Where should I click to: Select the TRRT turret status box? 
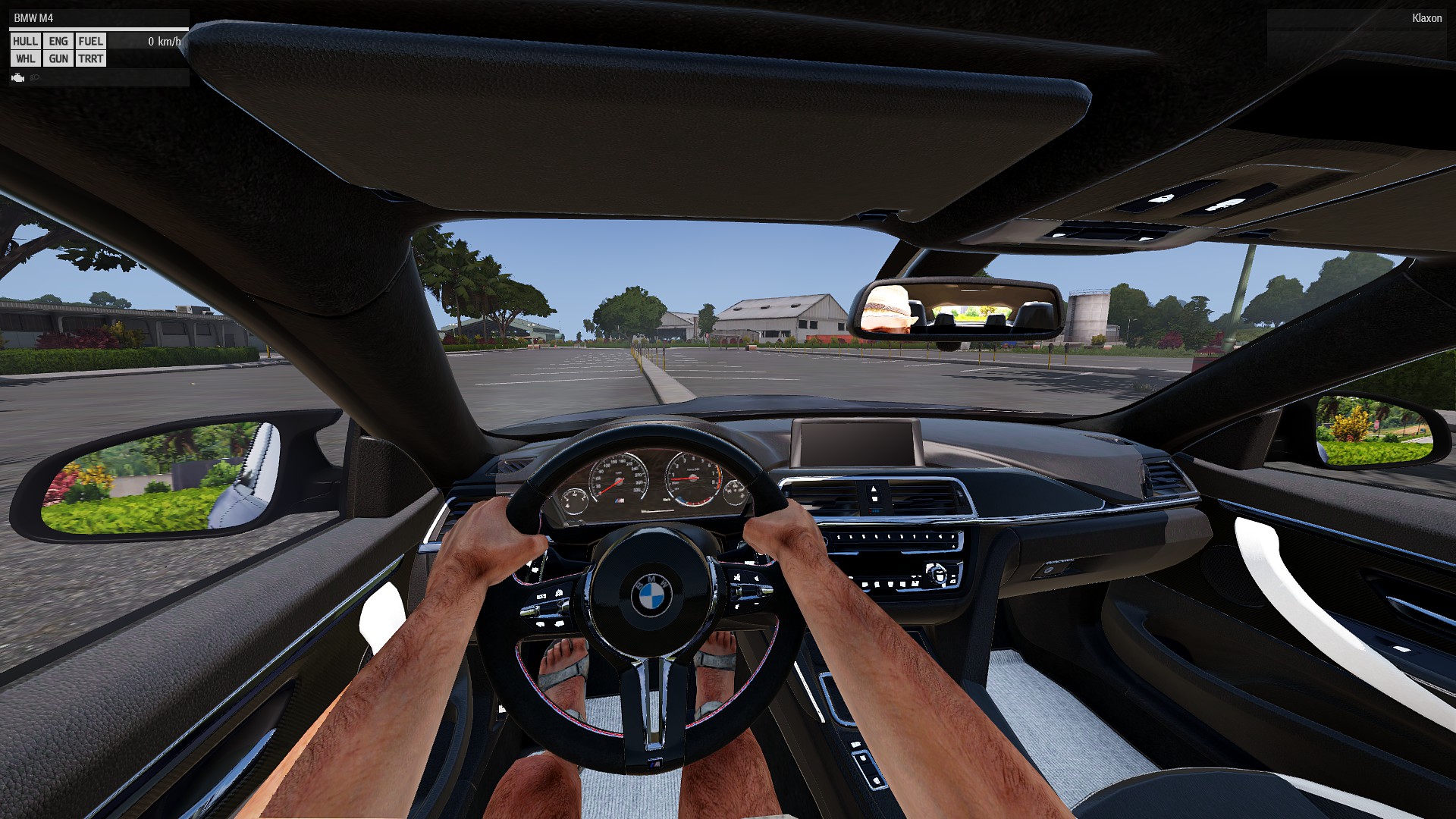point(90,59)
